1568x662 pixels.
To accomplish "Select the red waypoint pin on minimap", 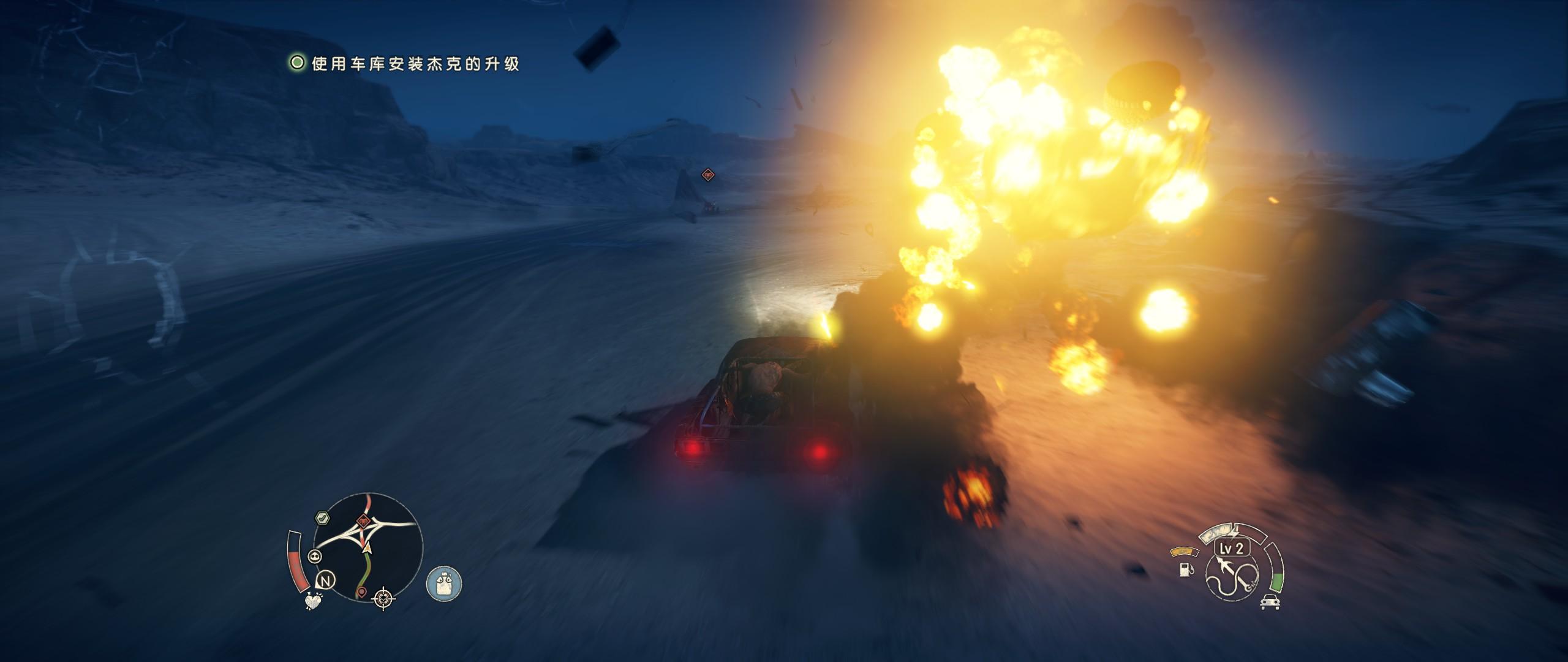I will click(362, 592).
